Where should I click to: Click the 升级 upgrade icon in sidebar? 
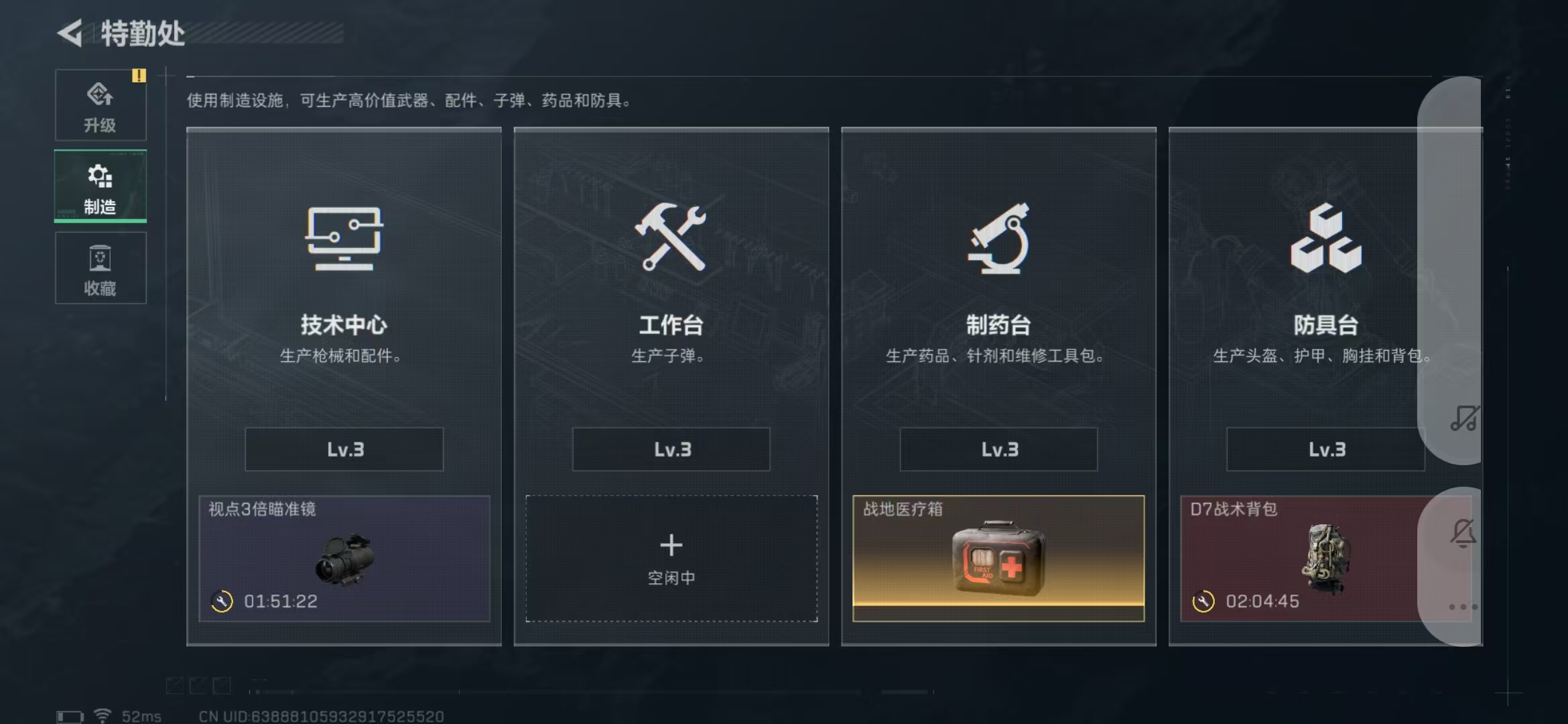100,94
